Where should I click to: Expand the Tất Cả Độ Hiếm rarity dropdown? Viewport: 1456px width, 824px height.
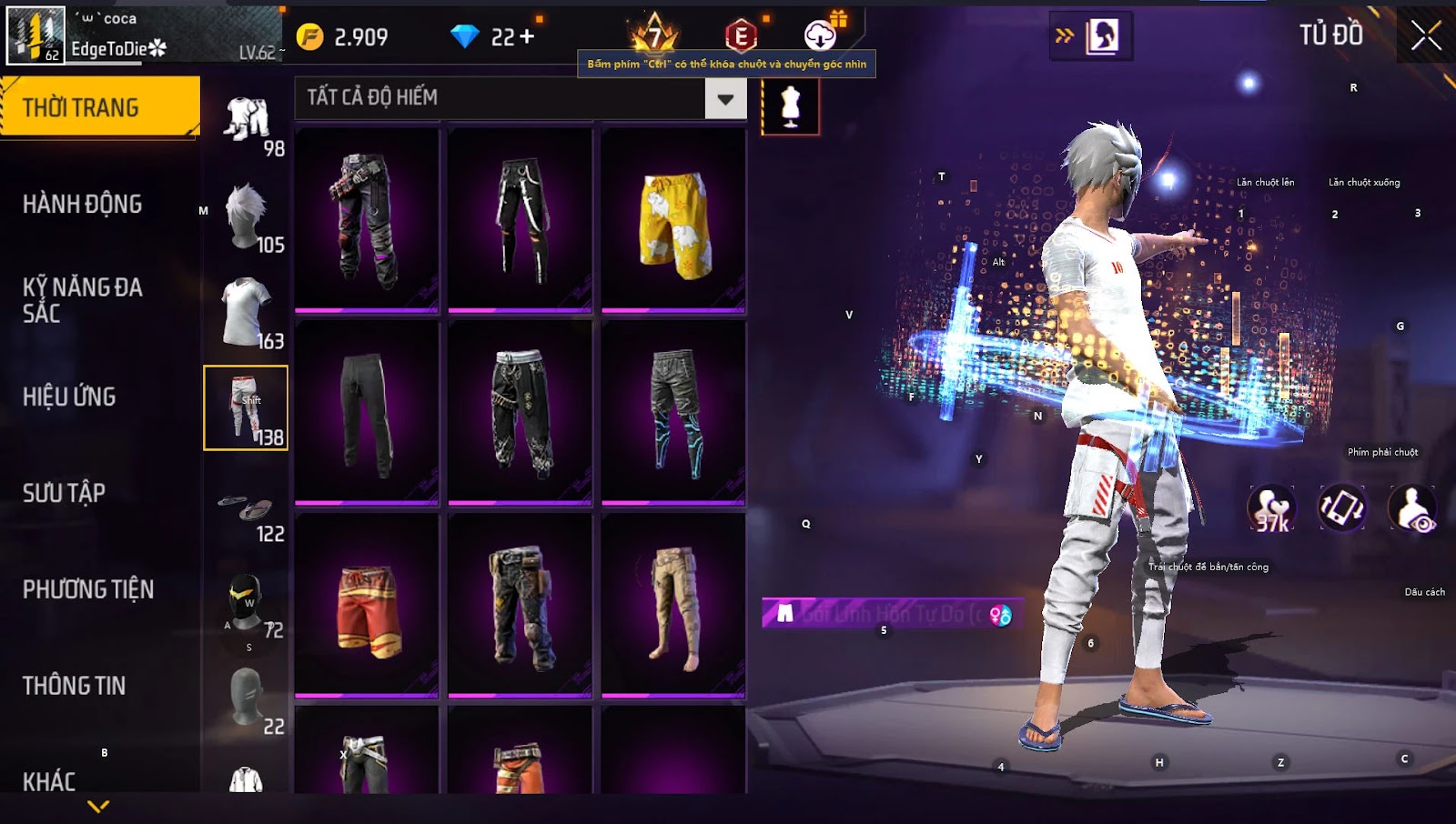(x=725, y=98)
